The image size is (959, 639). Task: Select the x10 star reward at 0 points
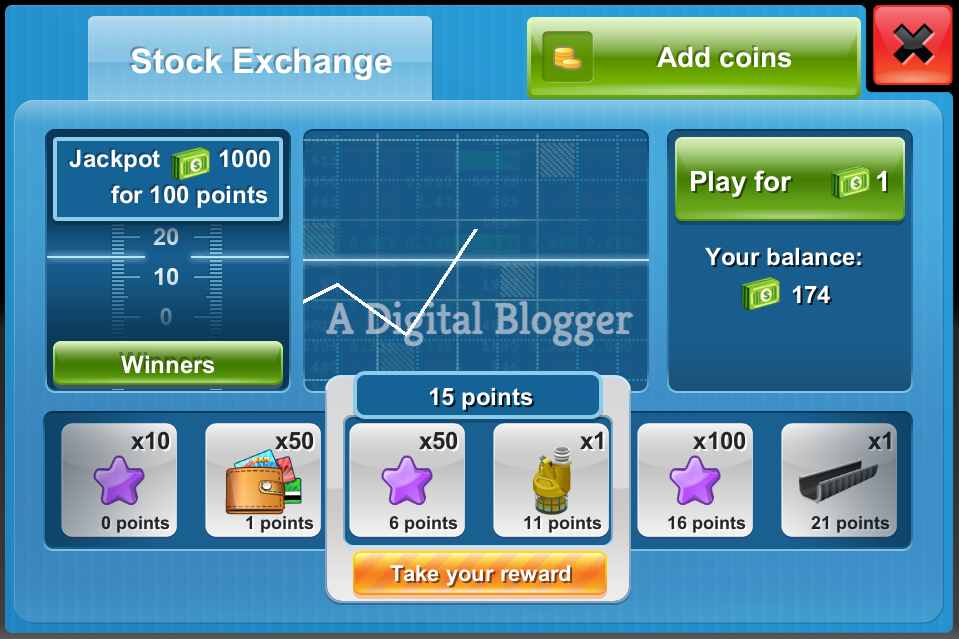120,480
